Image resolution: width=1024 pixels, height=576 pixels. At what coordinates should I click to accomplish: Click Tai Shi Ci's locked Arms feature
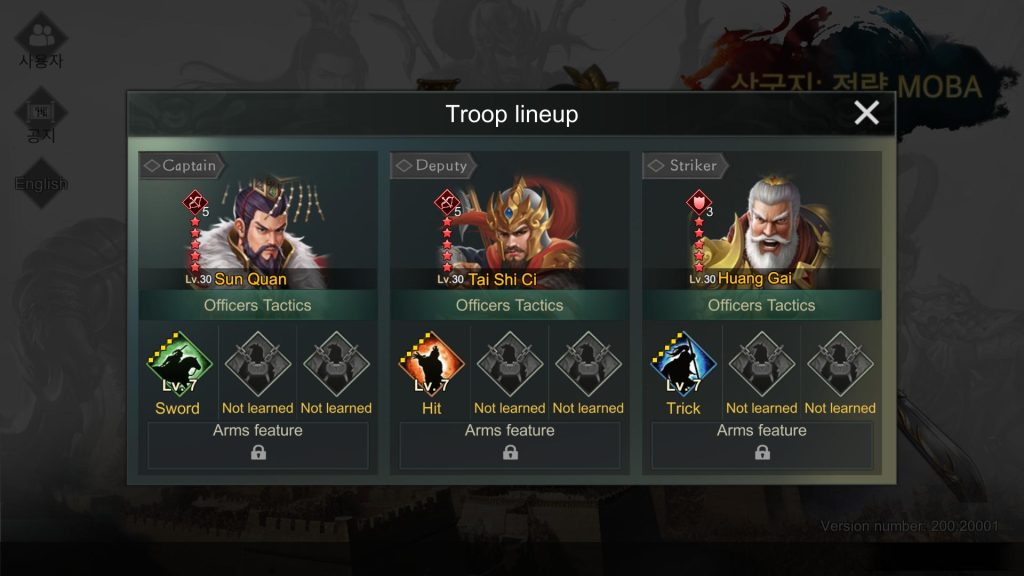[510, 446]
